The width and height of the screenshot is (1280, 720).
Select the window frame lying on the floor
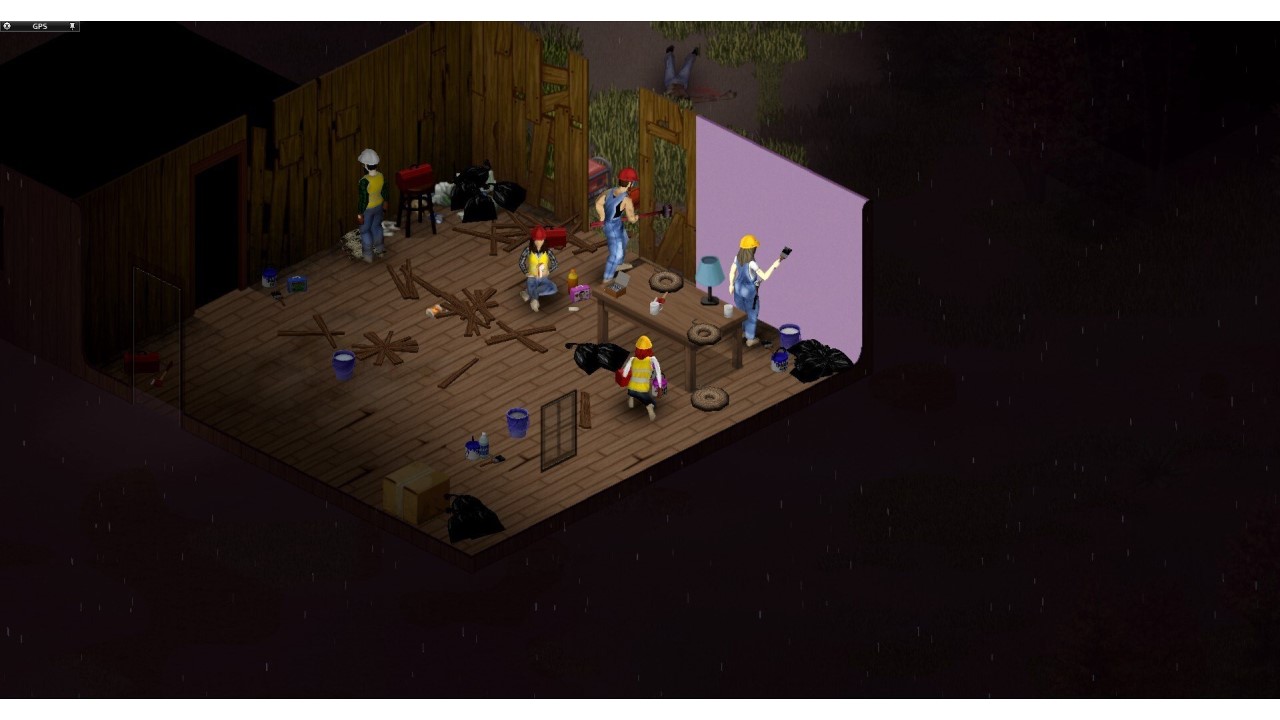point(559,430)
